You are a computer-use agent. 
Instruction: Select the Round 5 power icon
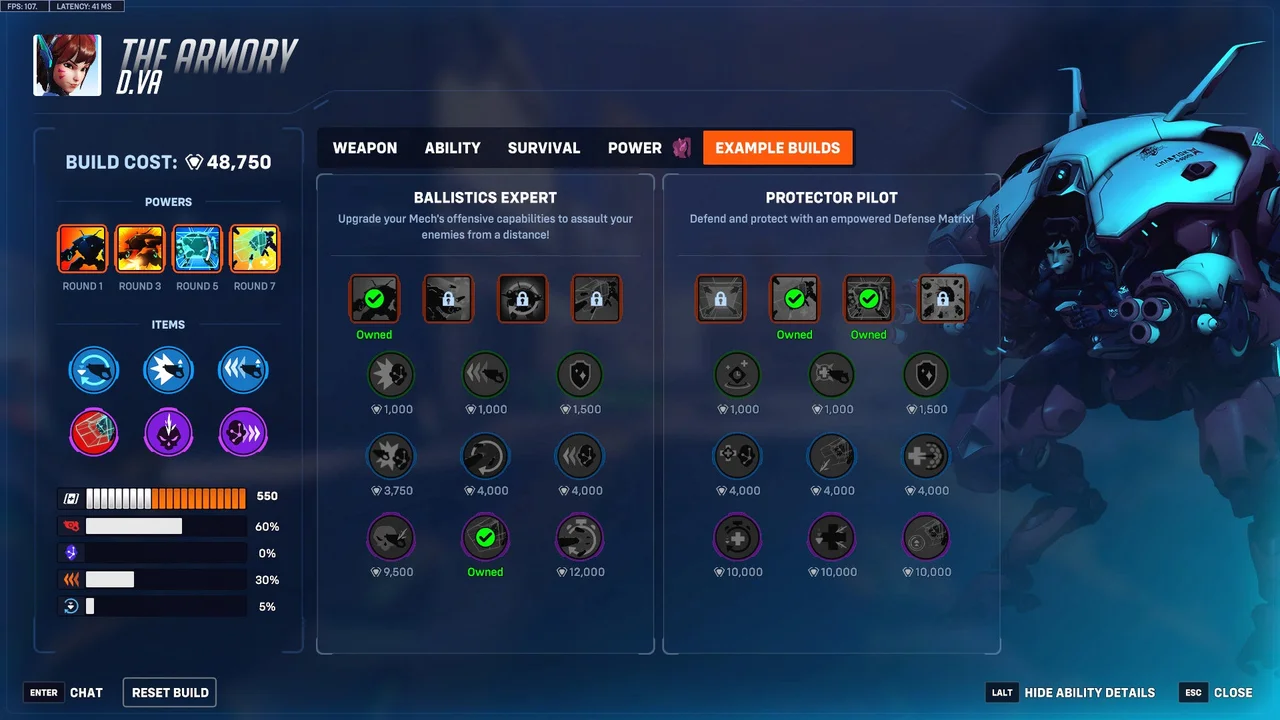pyautogui.click(x=197, y=250)
